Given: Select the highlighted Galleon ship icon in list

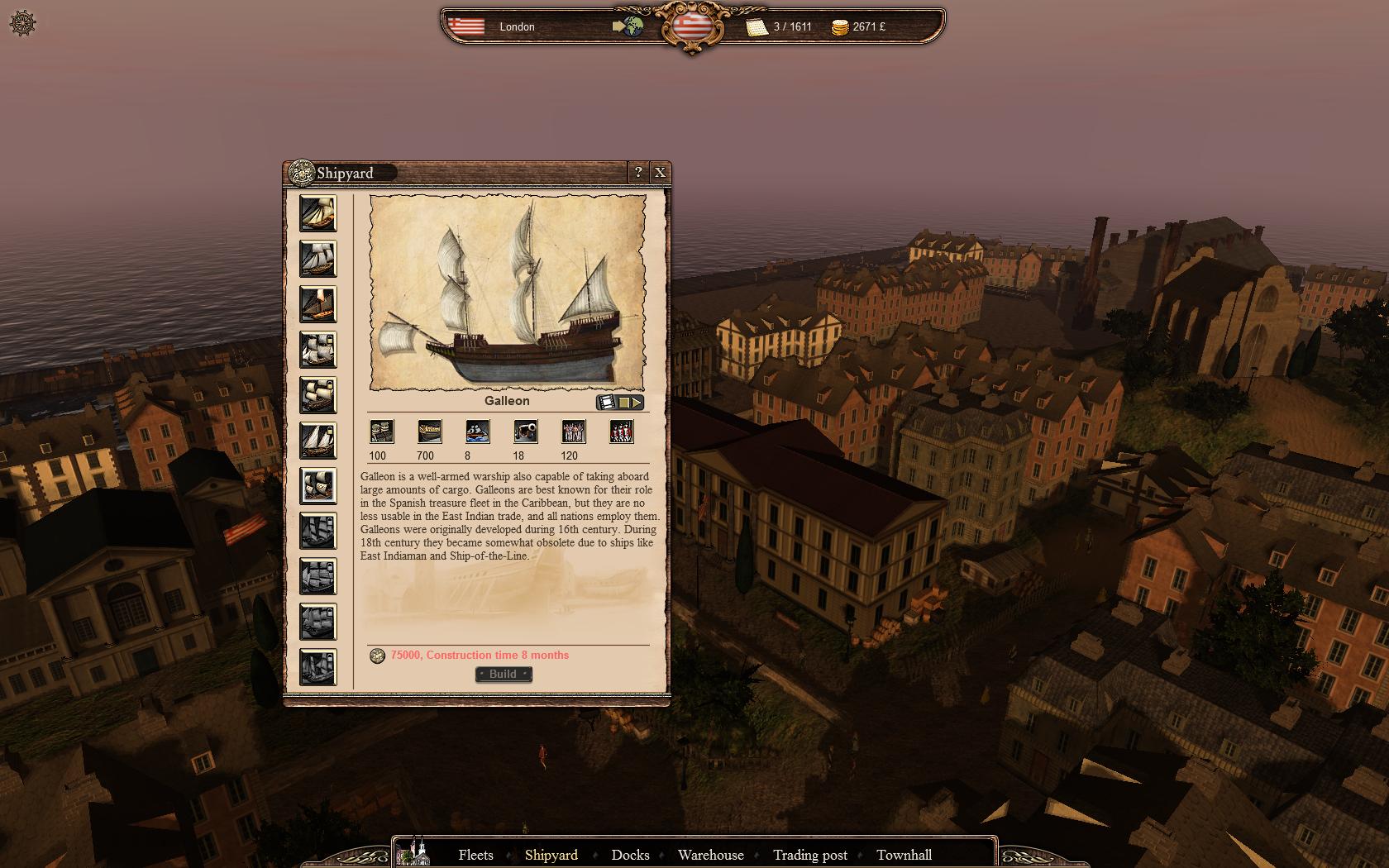Looking at the screenshot, I should pyautogui.click(x=318, y=486).
